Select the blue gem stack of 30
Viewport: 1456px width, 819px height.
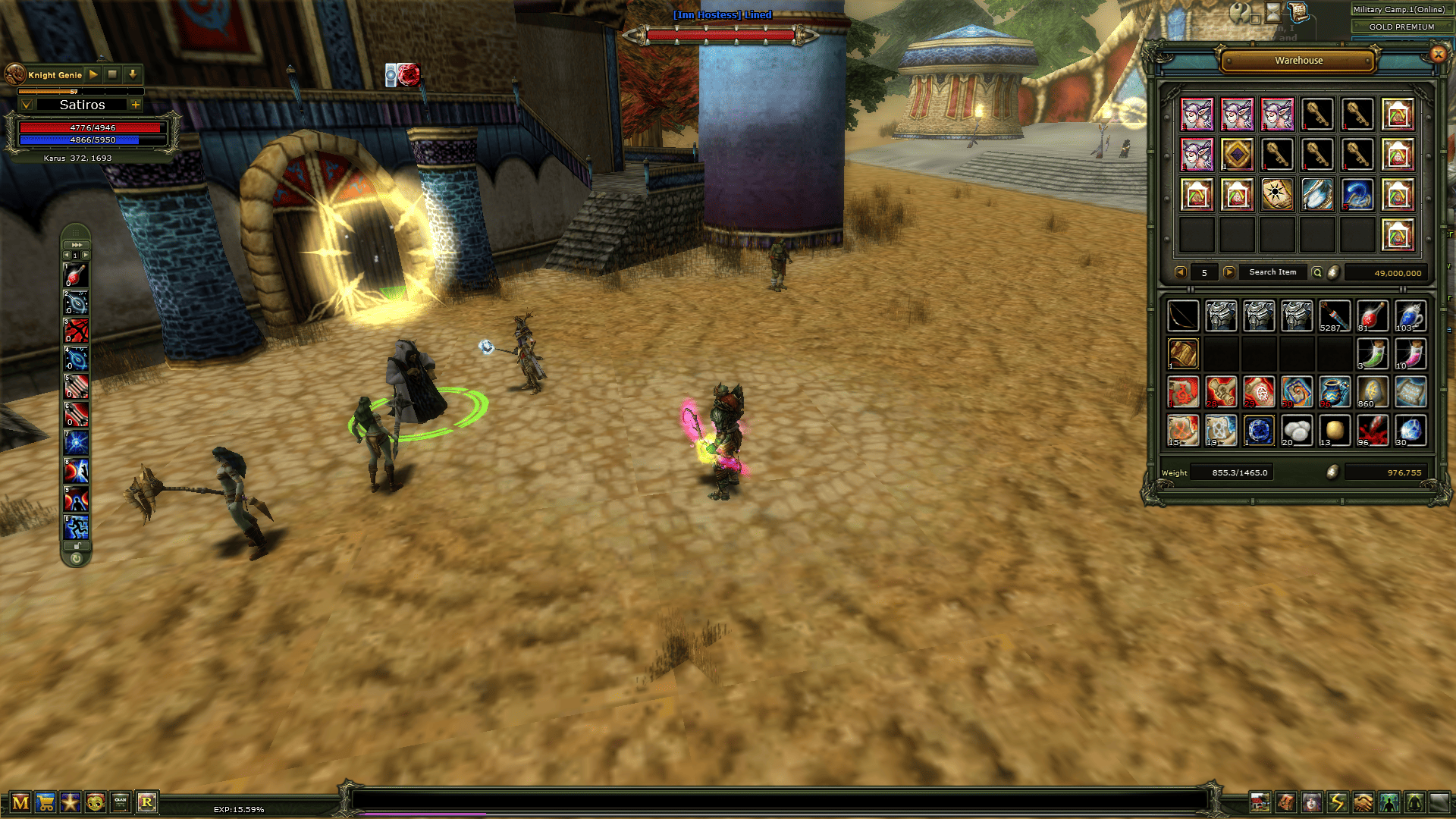click(x=1410, y=430)
